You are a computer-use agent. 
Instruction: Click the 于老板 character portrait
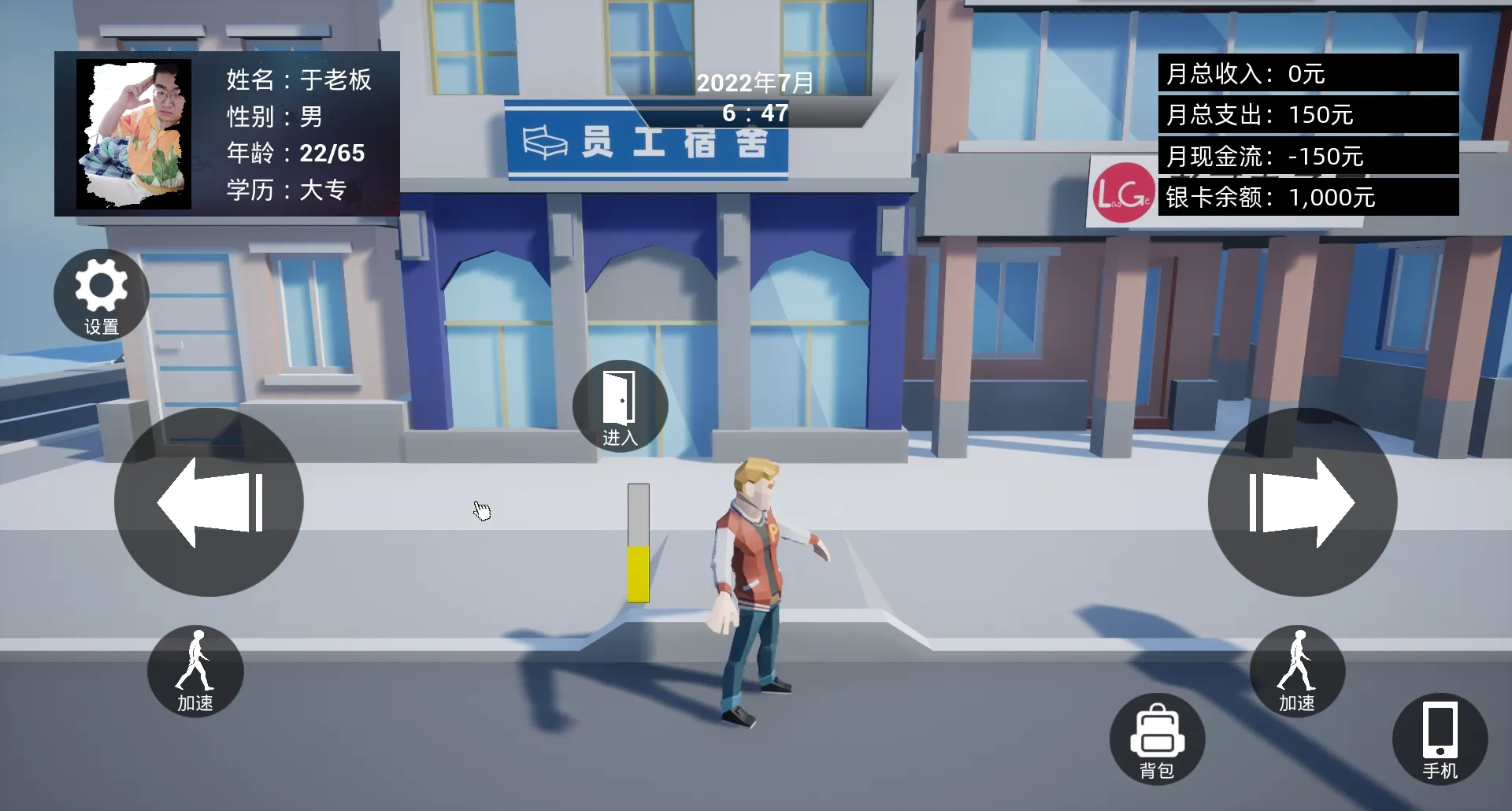click(134, 134)
